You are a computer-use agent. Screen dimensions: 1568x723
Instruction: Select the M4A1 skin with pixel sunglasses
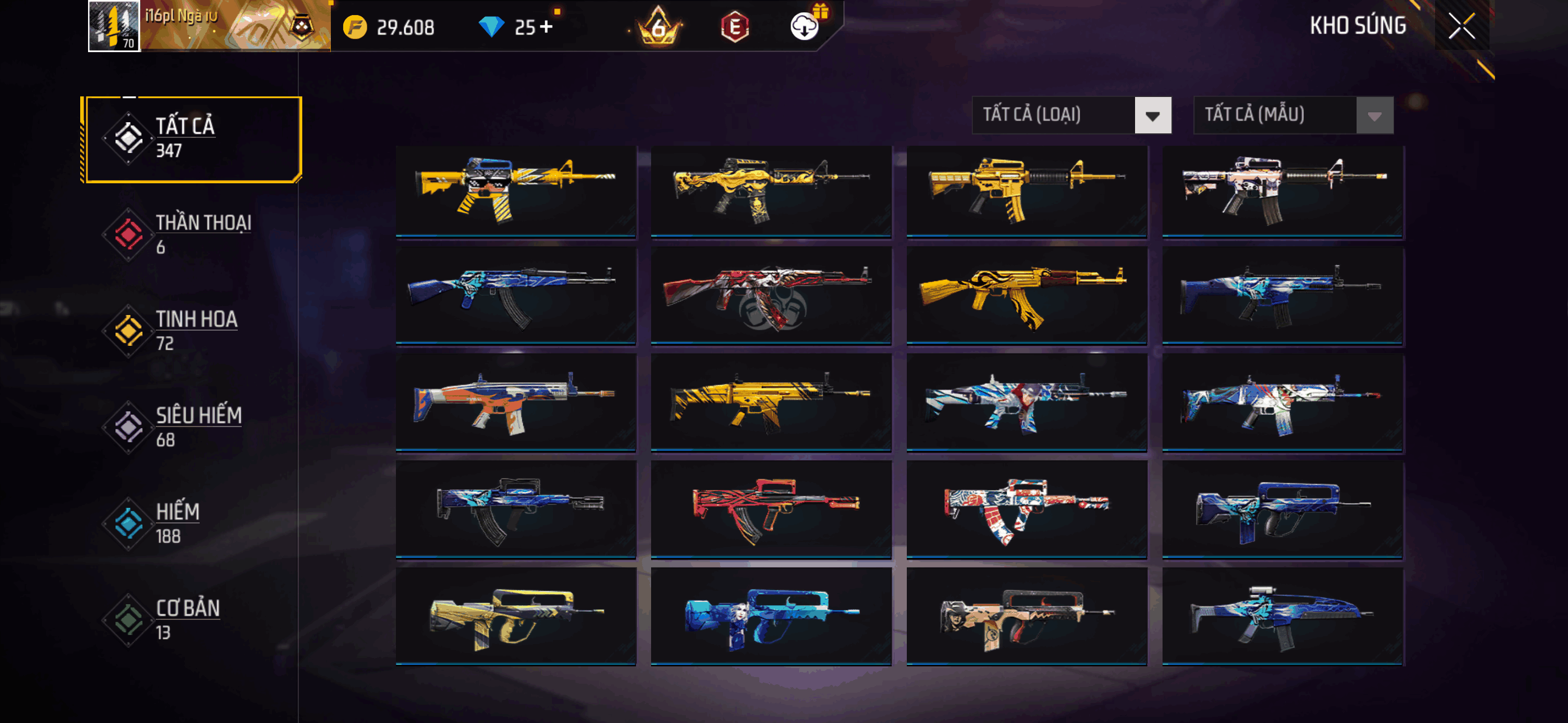[515, 191]
